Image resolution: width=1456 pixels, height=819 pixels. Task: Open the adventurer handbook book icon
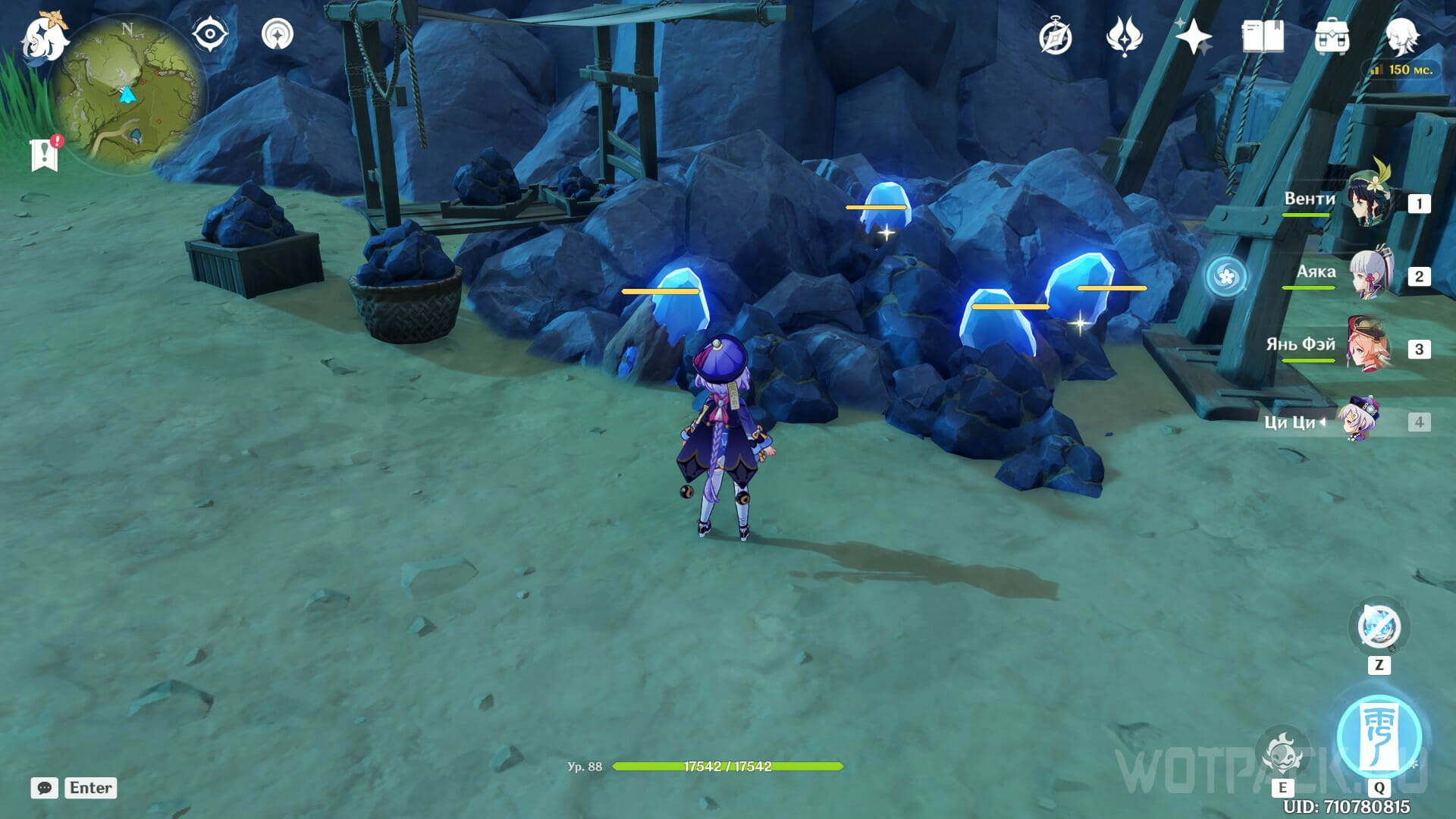[1263, 36]
